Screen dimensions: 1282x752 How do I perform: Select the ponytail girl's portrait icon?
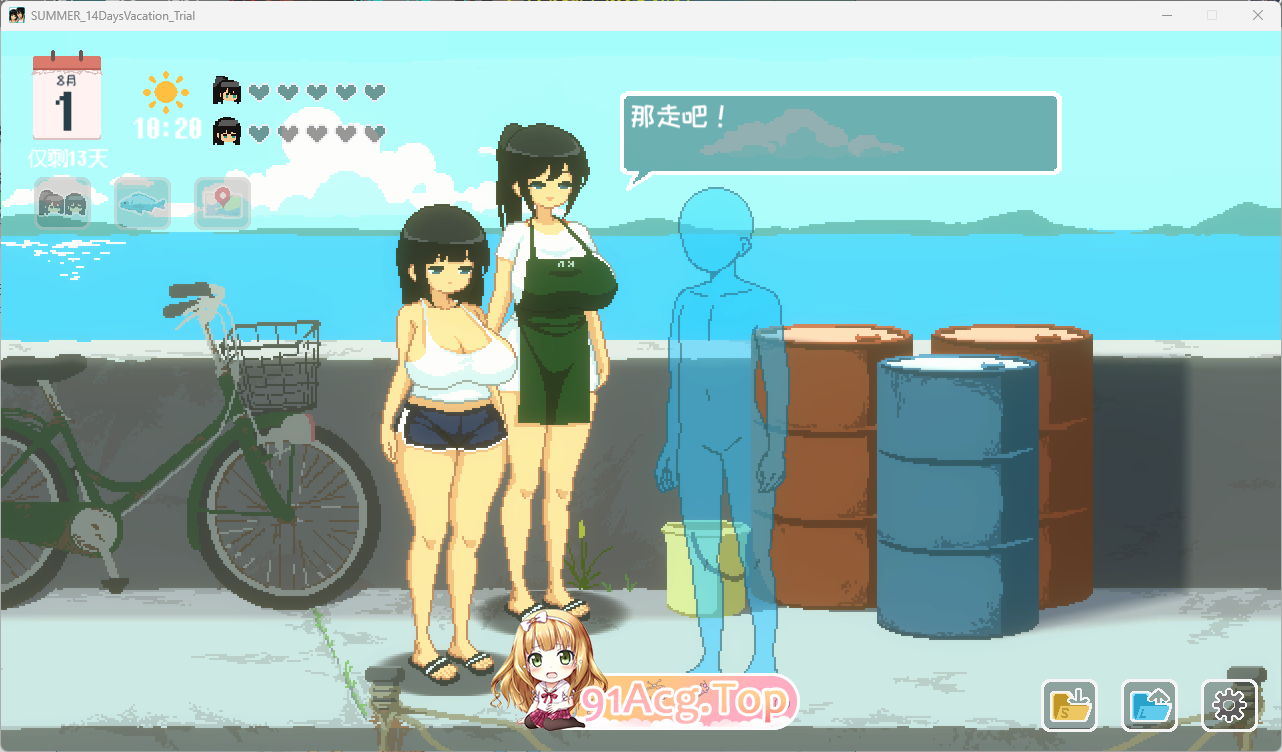click(226, 88)
